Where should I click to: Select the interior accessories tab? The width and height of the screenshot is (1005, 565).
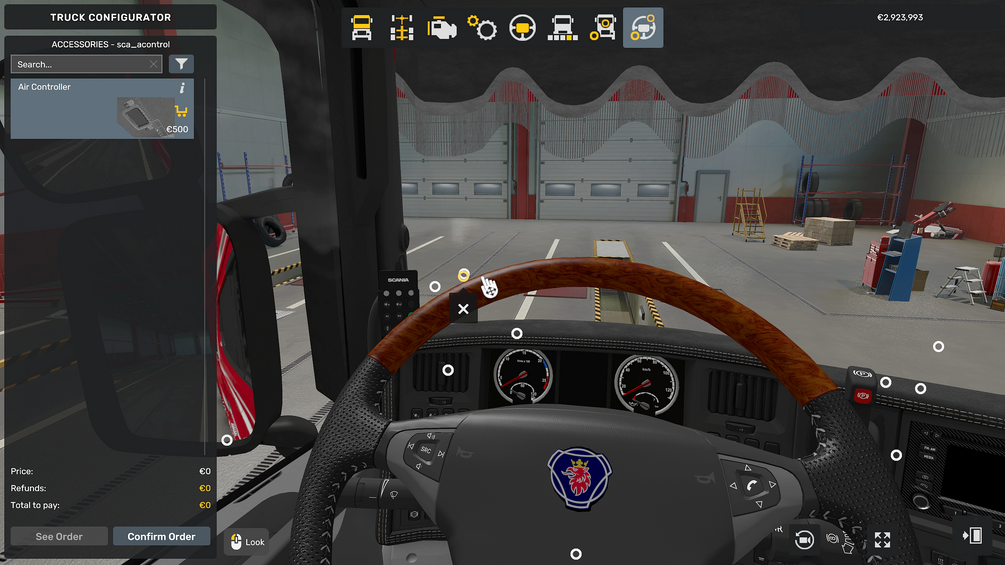pyautogui.click(x=643, y=28)
